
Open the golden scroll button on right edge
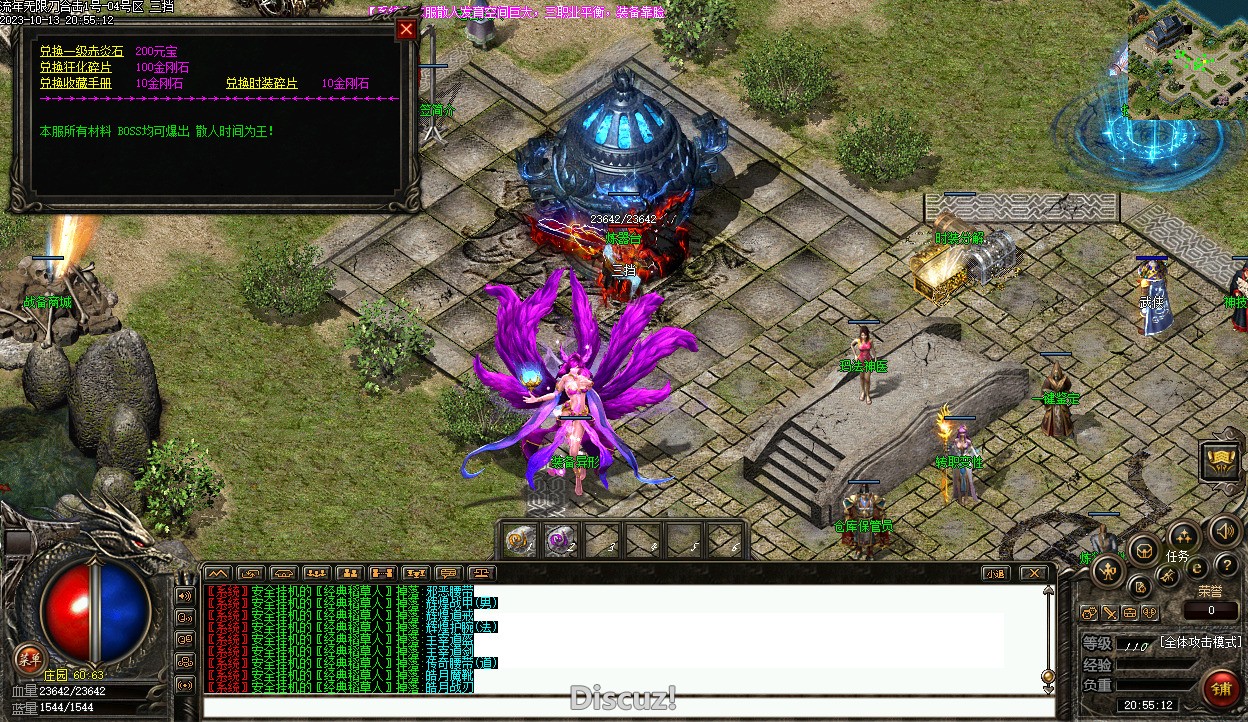tap(1221, 461)
